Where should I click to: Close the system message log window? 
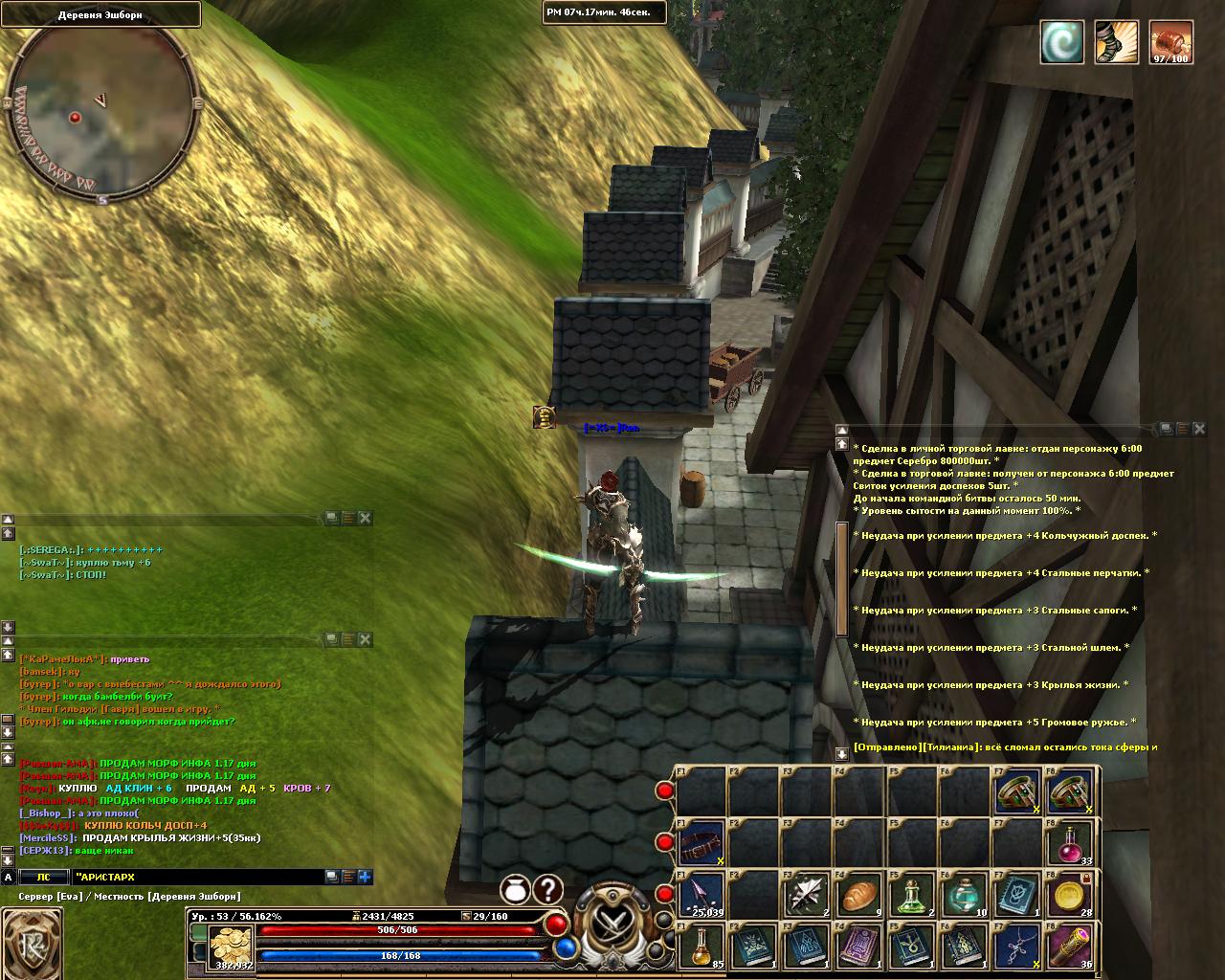tap(1199, 429)
